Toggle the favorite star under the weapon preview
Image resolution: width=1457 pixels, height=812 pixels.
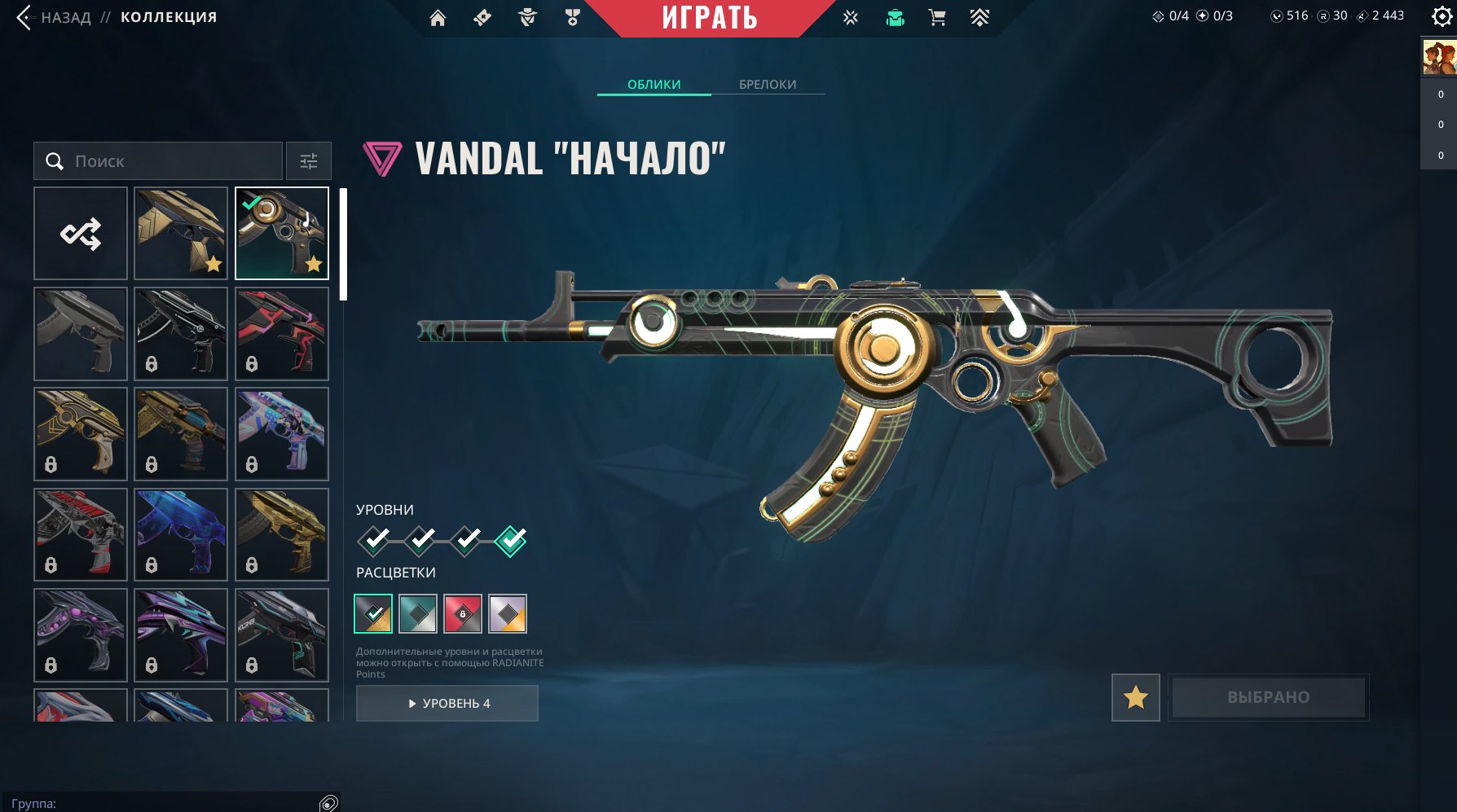point(1137,697)
